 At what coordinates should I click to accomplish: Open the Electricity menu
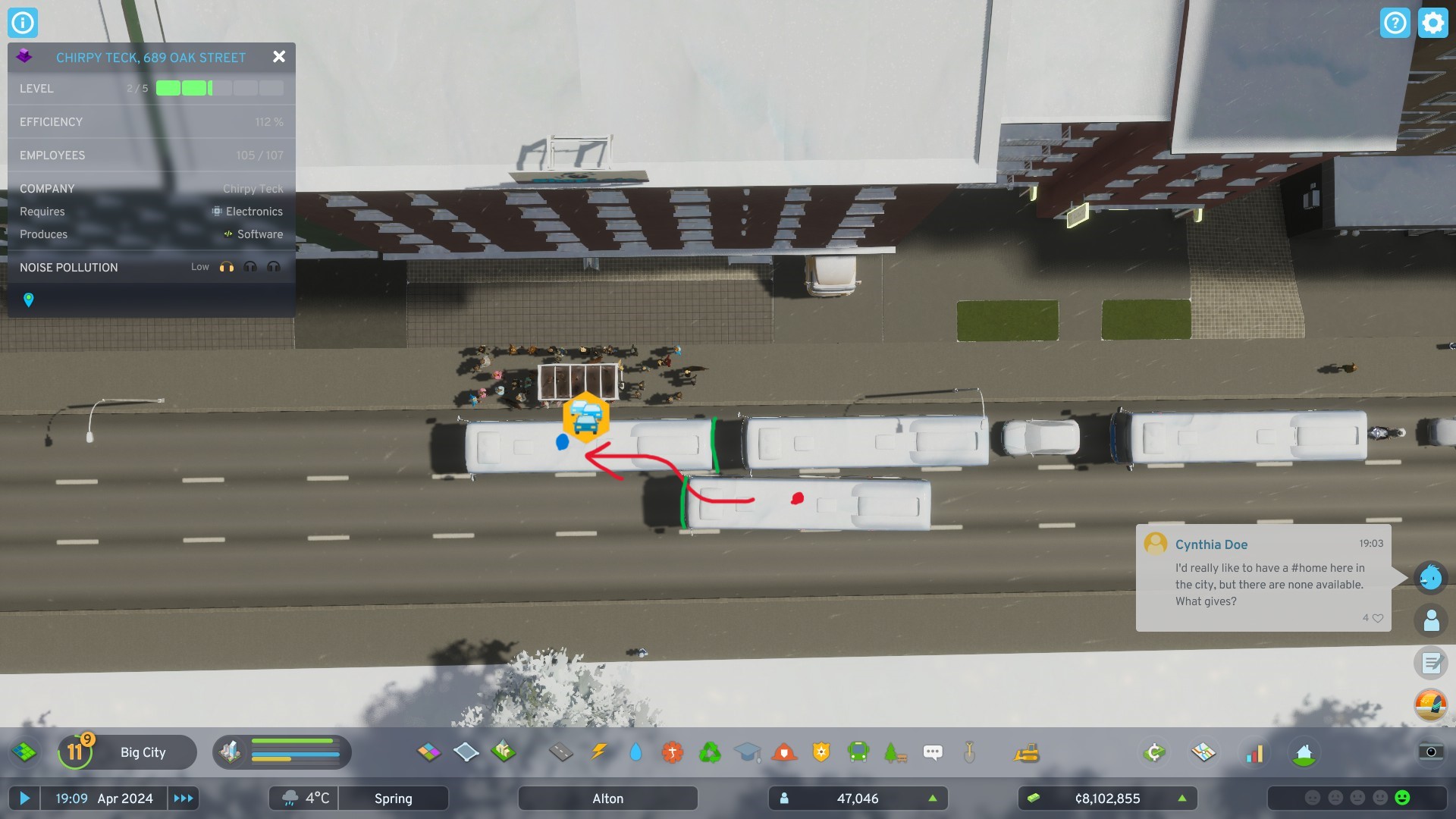598,752
